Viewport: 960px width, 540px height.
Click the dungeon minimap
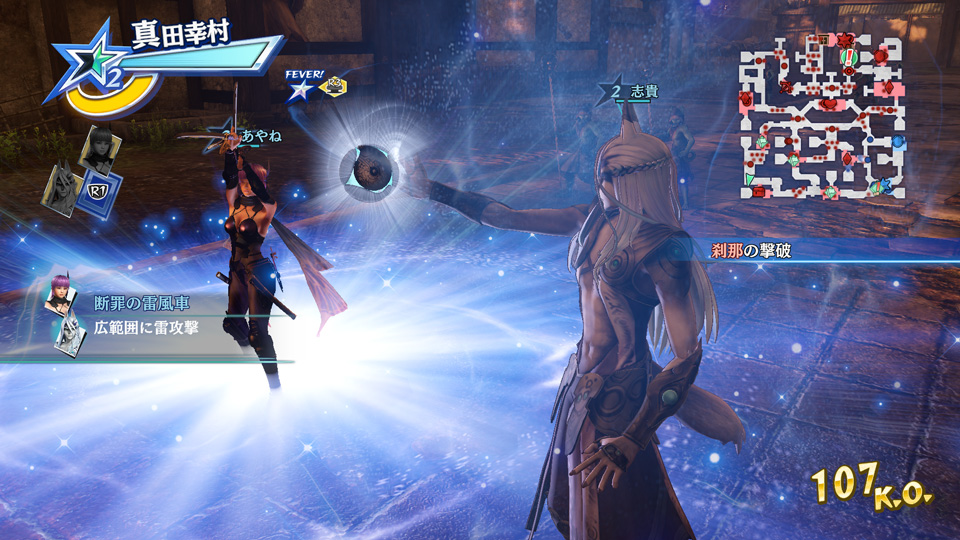823,114
